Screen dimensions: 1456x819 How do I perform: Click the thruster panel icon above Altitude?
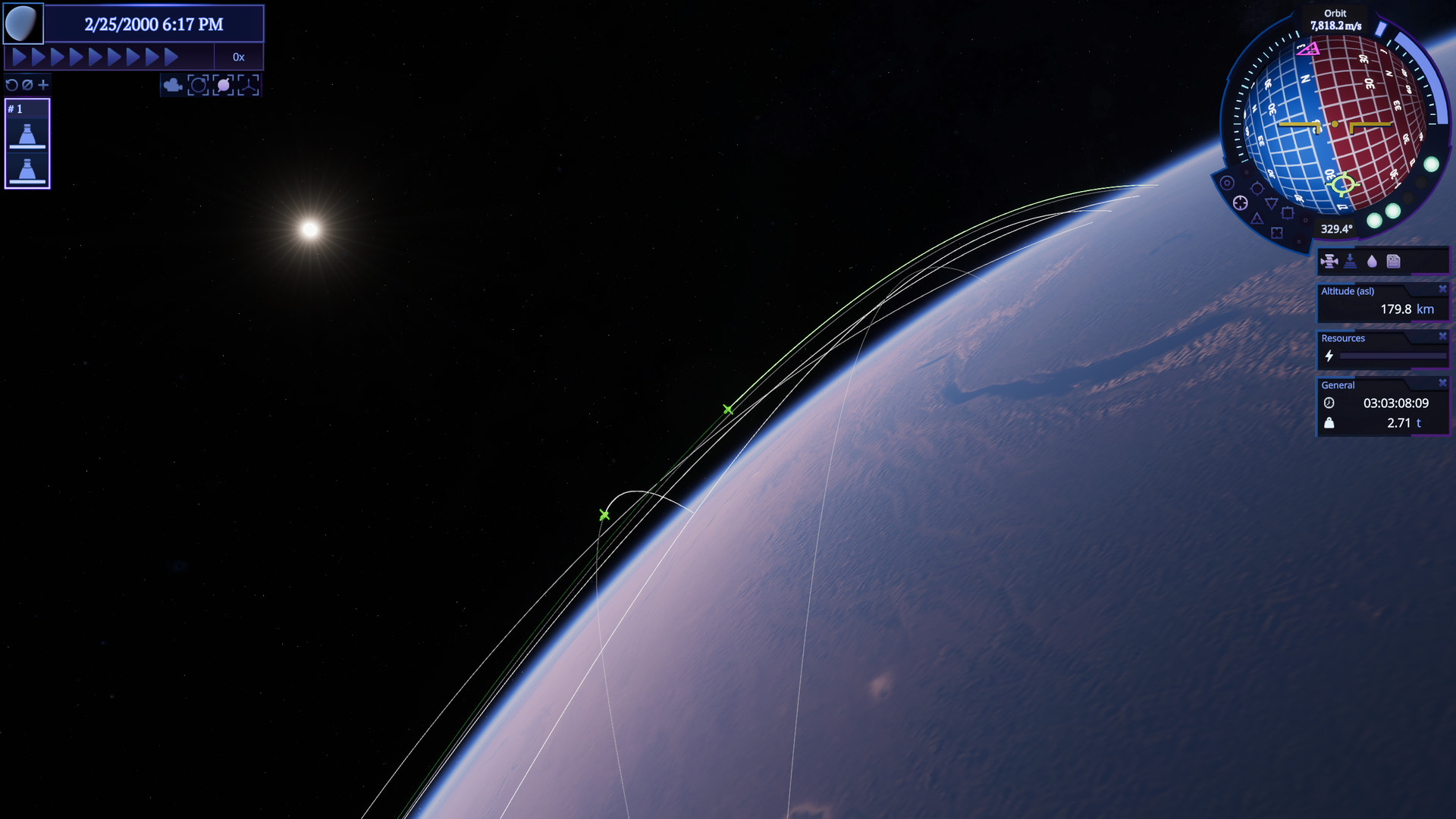point(1330,261)
